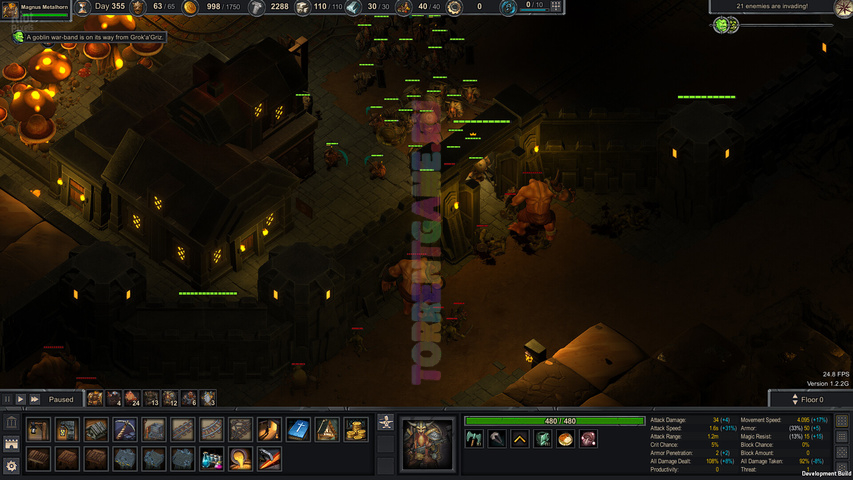Image resolution: width=853 pixels, height=480 pixels.
Task: Choose the molten gold smelter icon
Action: pos(239,459)
